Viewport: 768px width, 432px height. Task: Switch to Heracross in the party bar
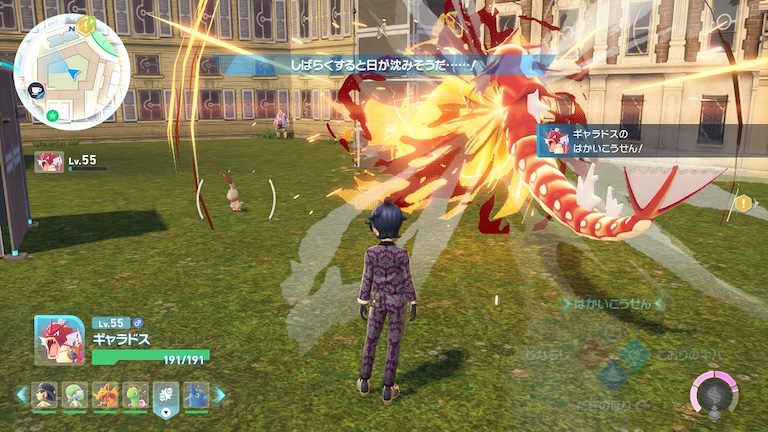(x=196, y=395)
